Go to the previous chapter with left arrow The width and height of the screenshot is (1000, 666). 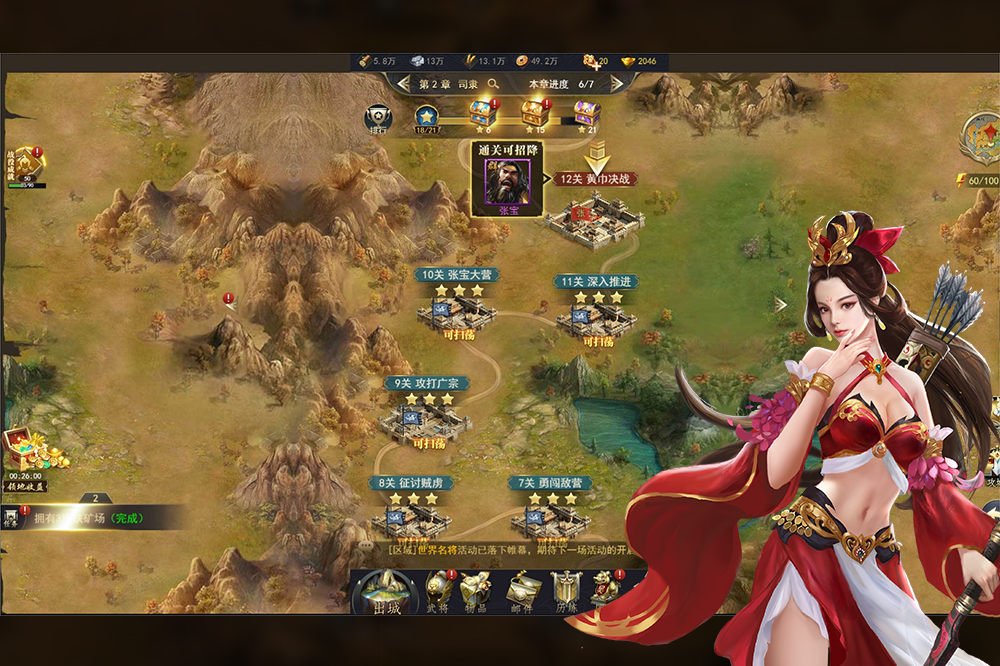[403, 84]
